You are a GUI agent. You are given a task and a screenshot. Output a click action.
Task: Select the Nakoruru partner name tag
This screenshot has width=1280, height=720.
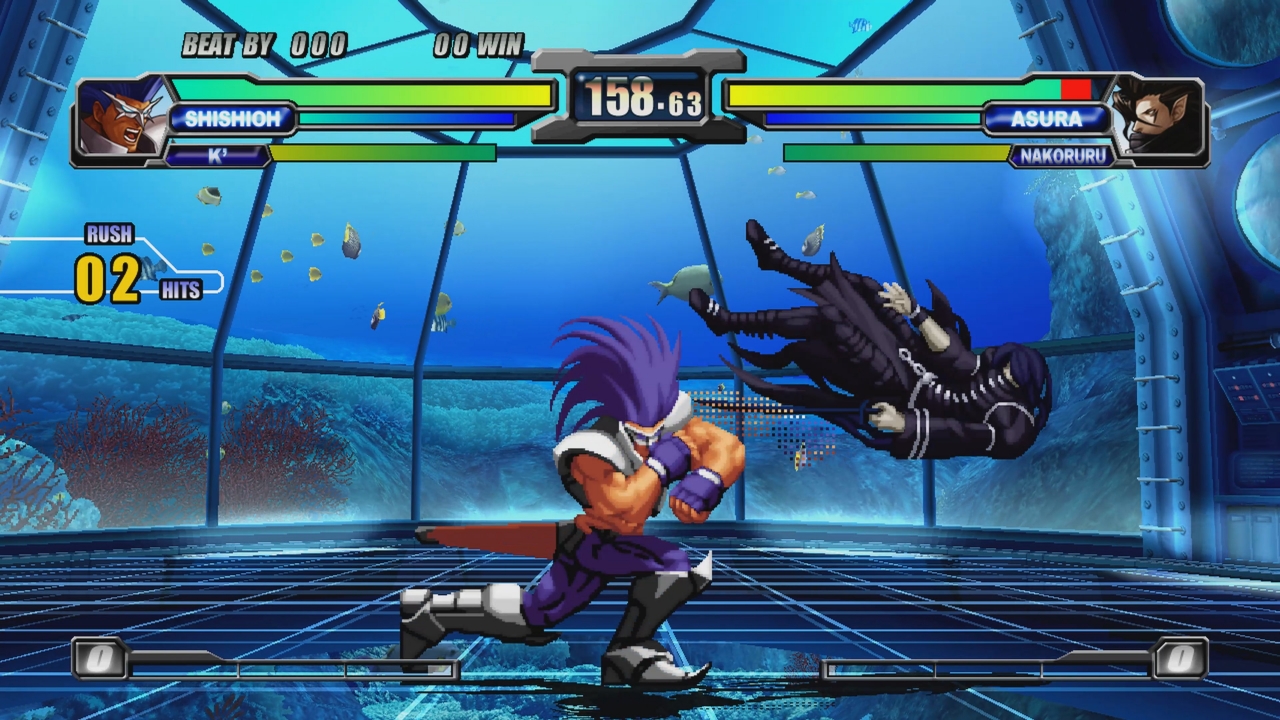coord(1060,155)
